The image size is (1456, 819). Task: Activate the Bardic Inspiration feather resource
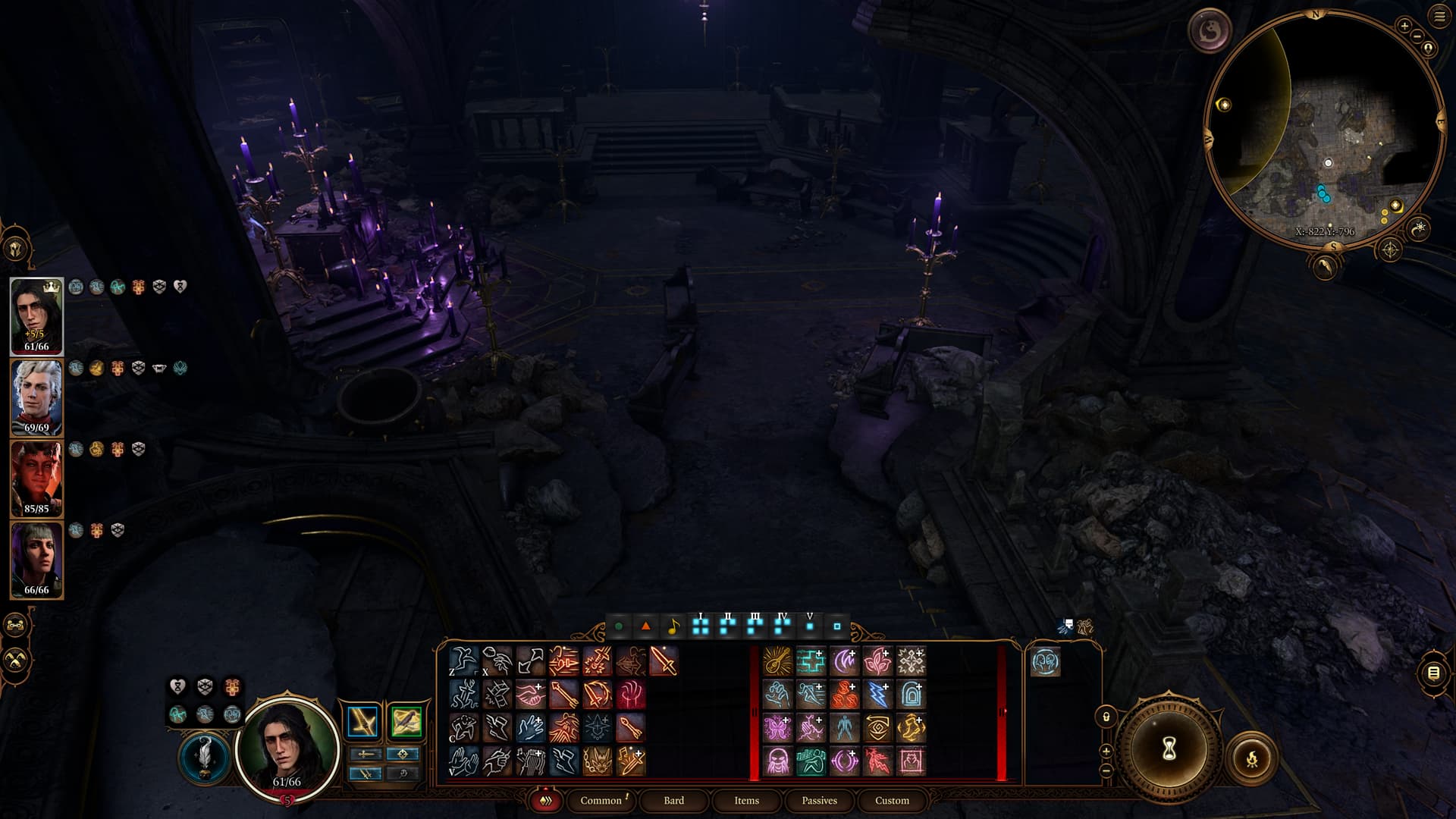click(x=205, y=757)
